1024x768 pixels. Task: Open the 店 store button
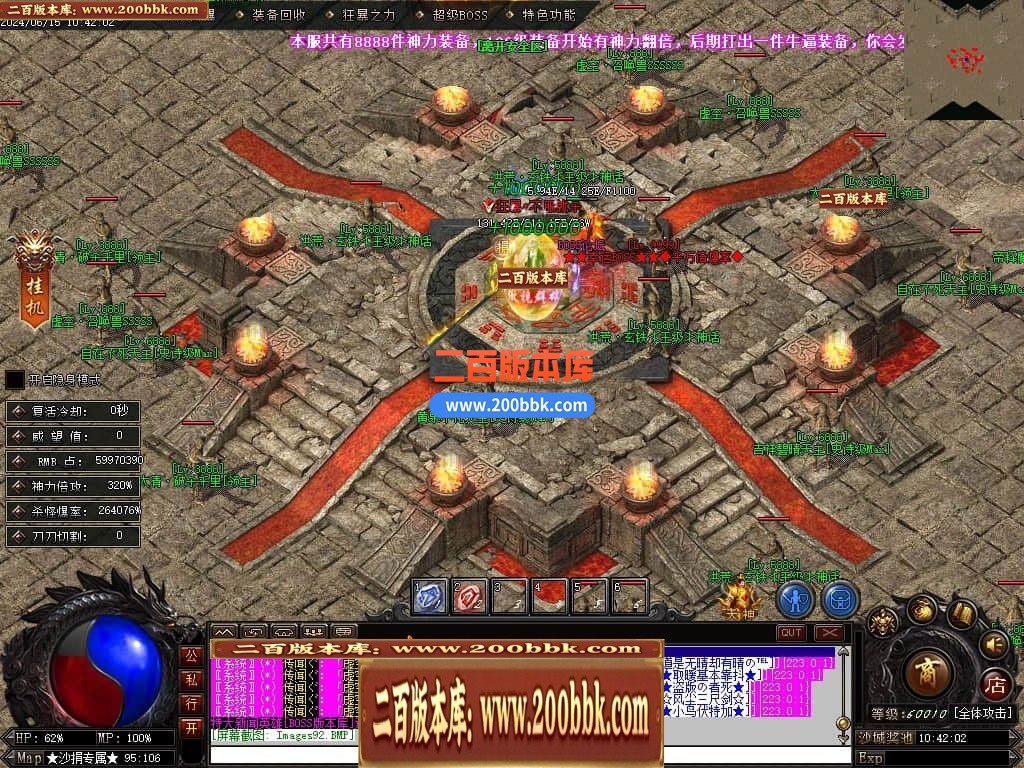click(995, 686)
